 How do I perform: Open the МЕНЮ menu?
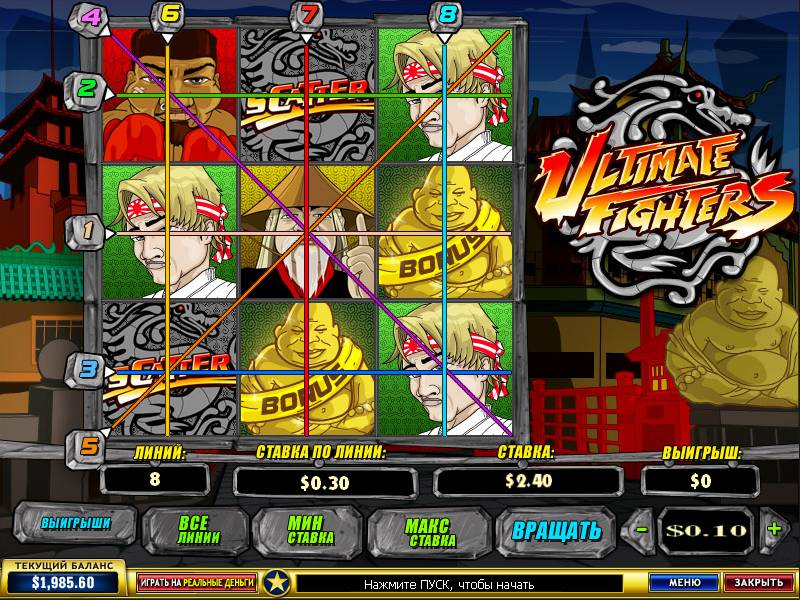point(684,581)
